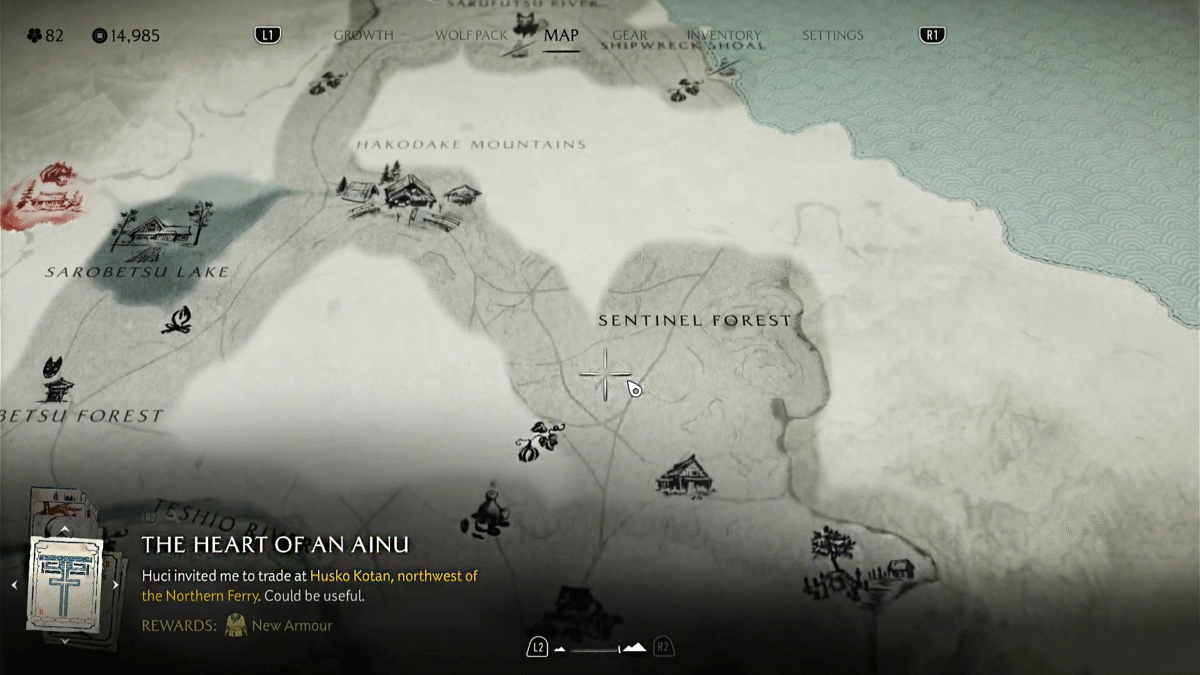This screenshot has width=1200, height=675.
Task: Select the Sarobetsu Lake house marker
Action: [160, 229]
